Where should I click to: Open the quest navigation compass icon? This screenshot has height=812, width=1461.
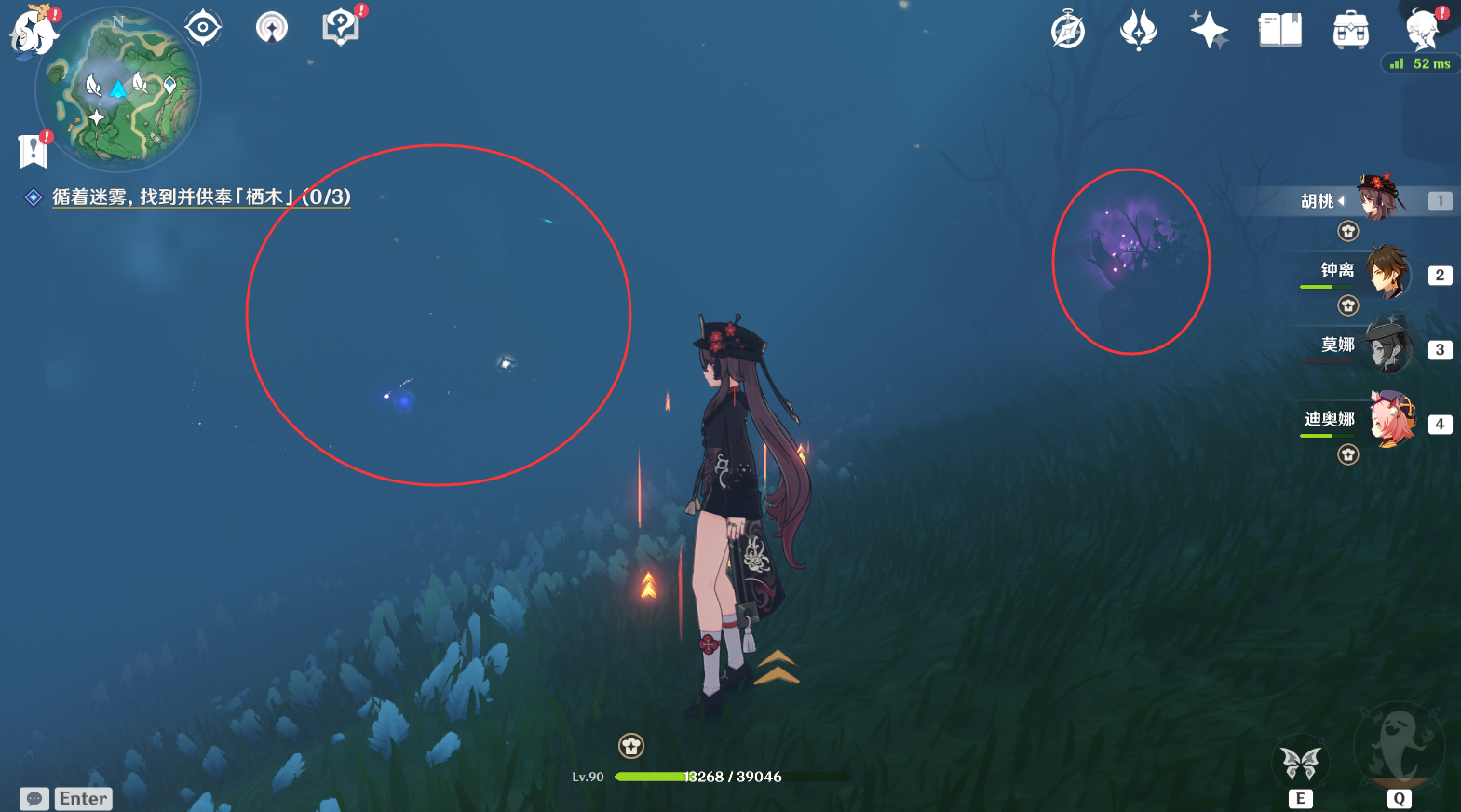pyautogui.click(x=272, y=28)
